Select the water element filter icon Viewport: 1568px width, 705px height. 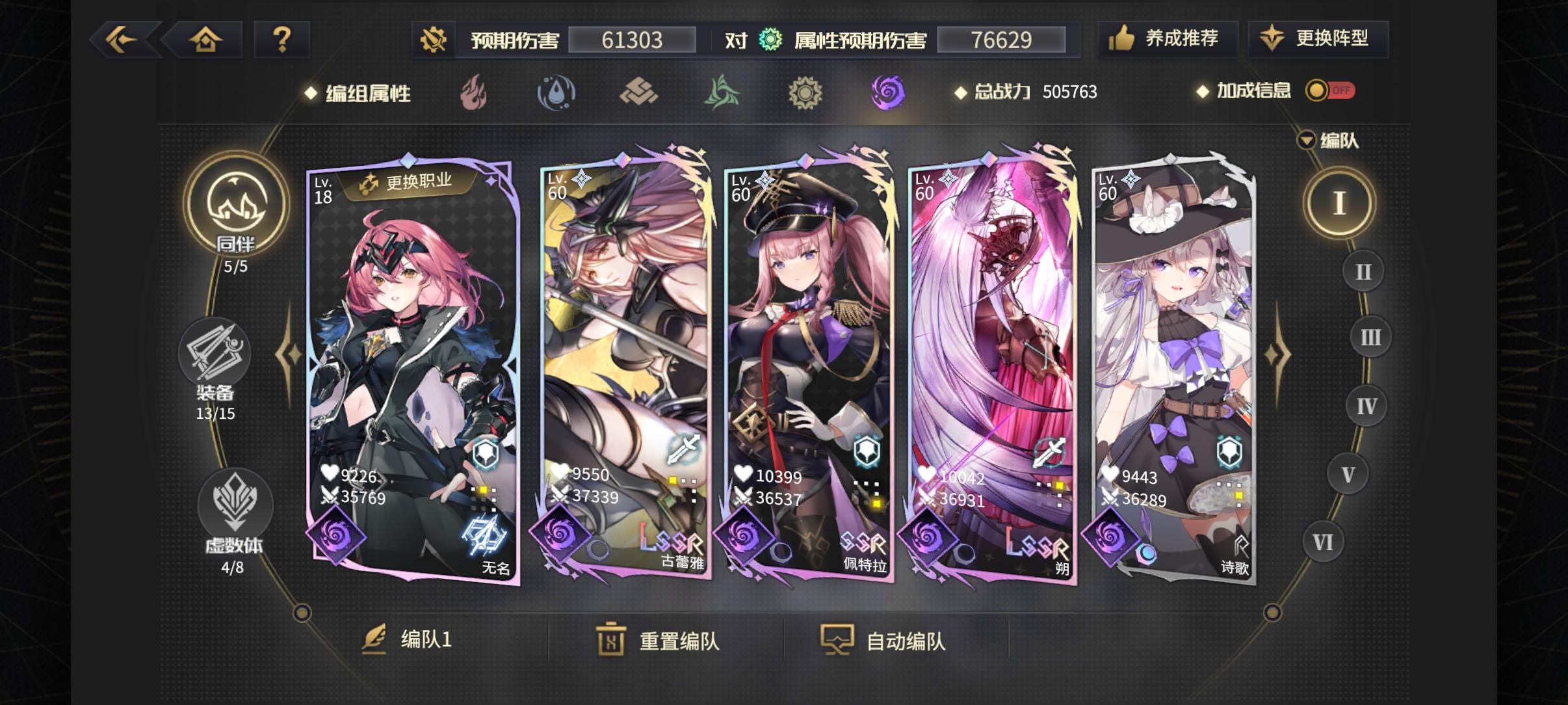(x=558, y=93)
